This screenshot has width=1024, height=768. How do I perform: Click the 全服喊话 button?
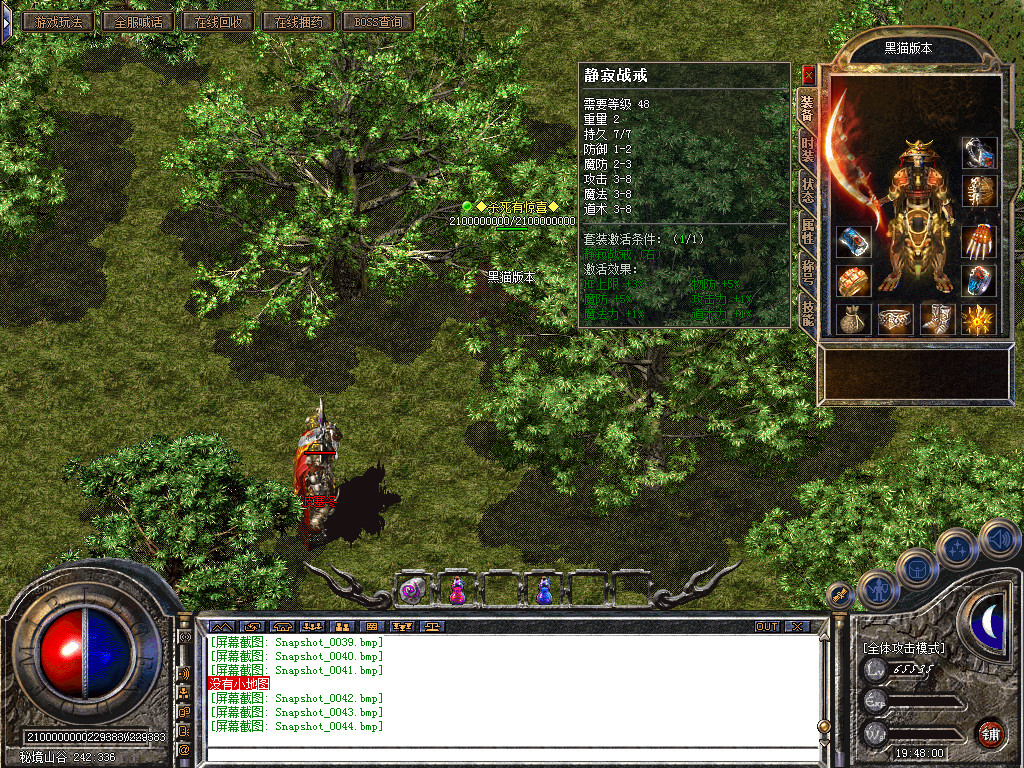(x=137, y=21)
